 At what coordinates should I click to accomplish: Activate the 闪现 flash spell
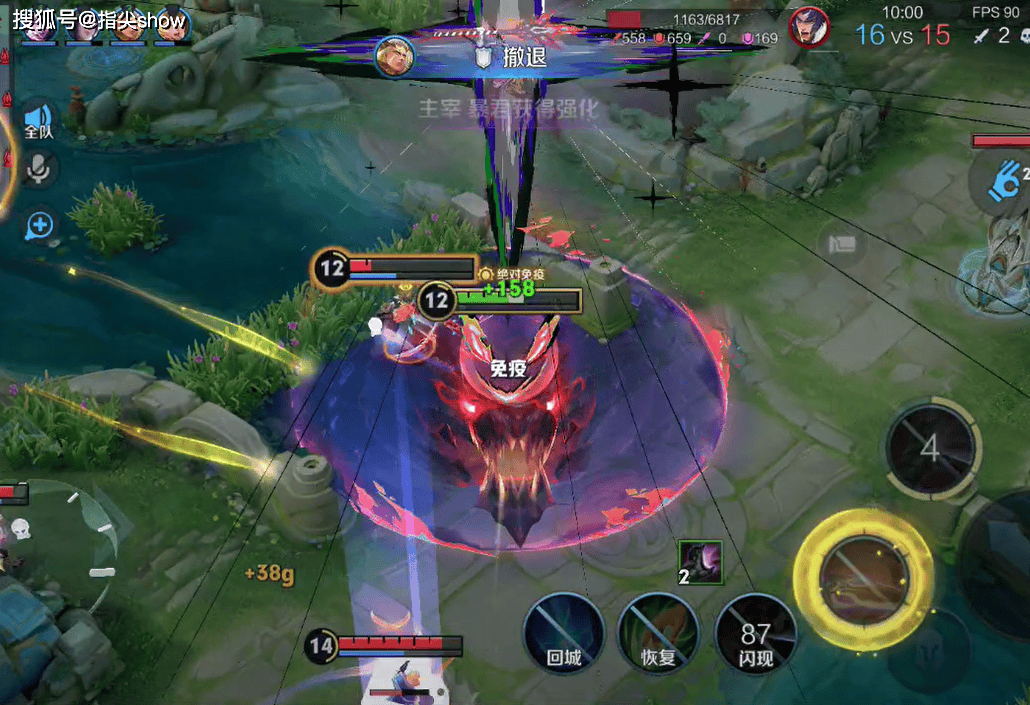(755, 632)
